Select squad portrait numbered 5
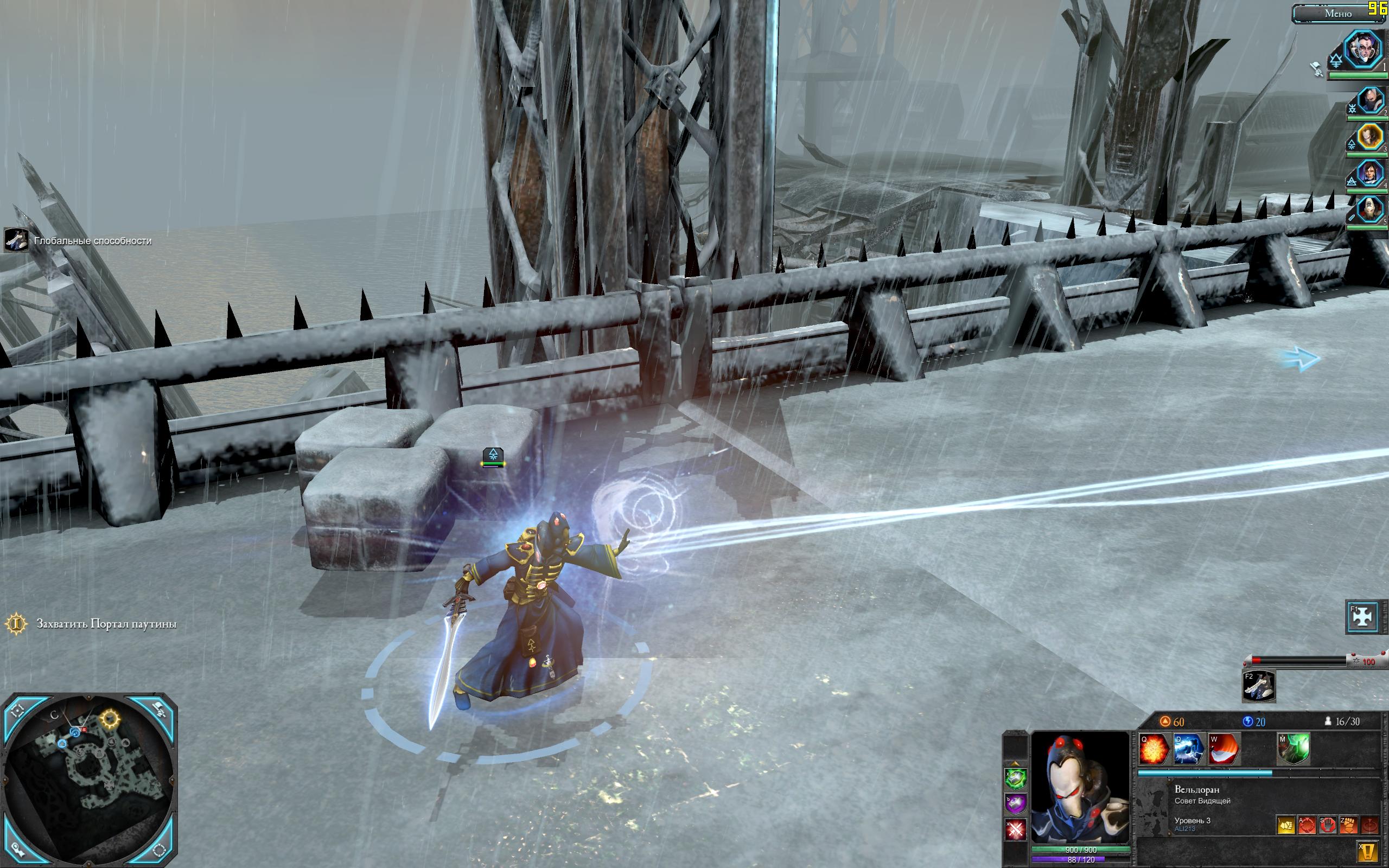Screen dimensions: 1389x868 click(1370, 209)
